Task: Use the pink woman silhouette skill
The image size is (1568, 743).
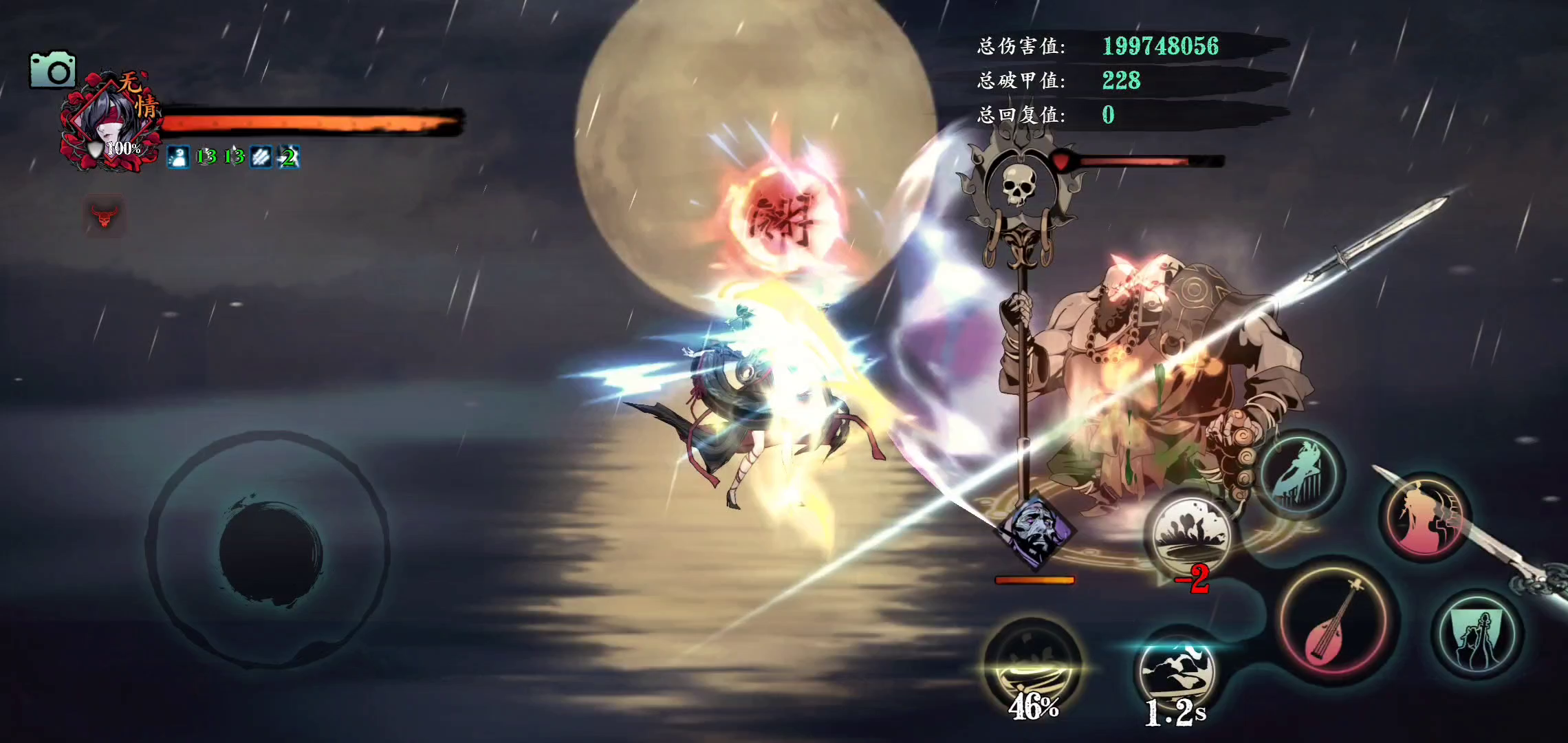Action: pos(1424,517)
